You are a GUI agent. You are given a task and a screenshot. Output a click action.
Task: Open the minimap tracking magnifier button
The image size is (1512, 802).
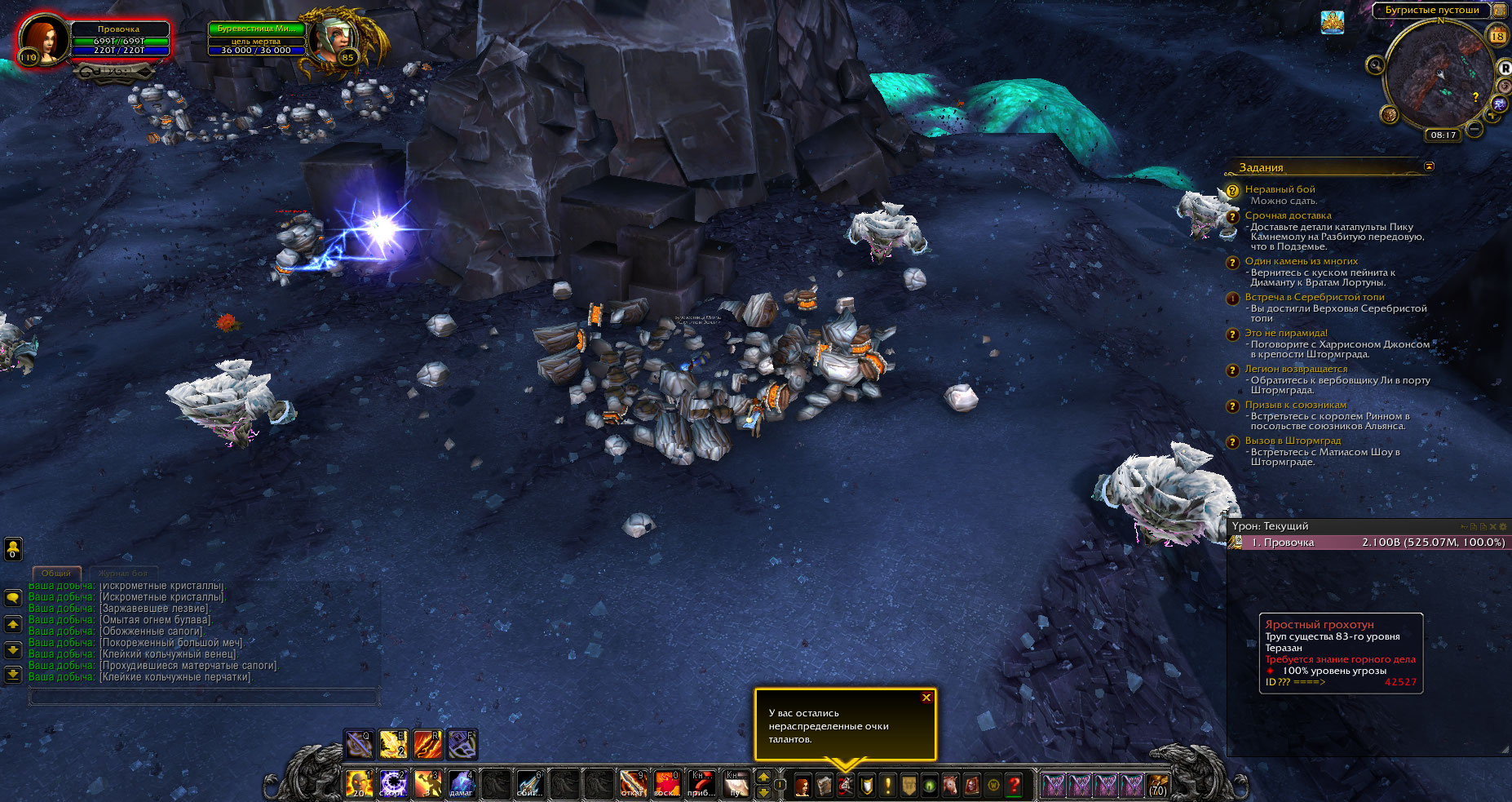click(1376, 64)
